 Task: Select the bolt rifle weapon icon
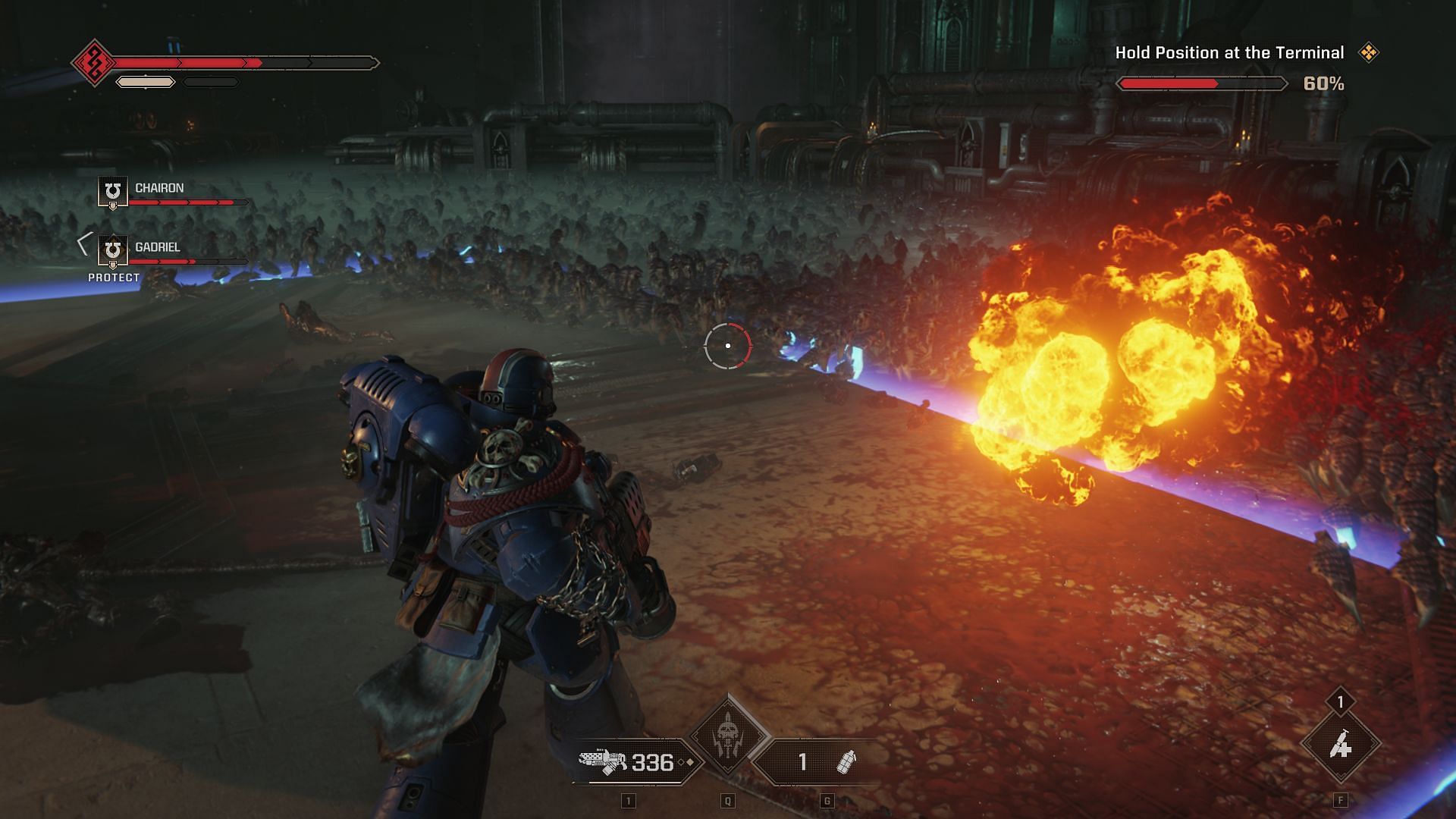point(603,761)
